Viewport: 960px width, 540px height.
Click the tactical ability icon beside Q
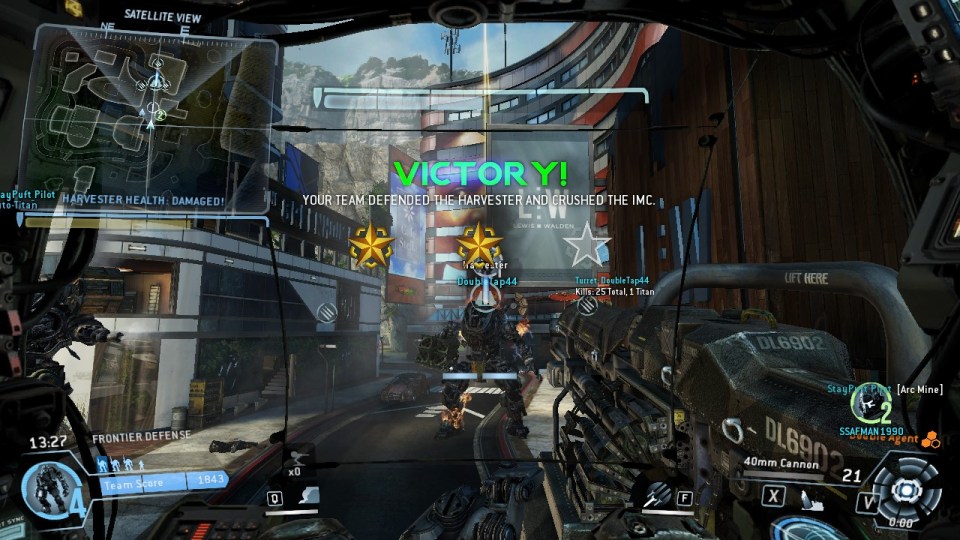pos(311,496)
